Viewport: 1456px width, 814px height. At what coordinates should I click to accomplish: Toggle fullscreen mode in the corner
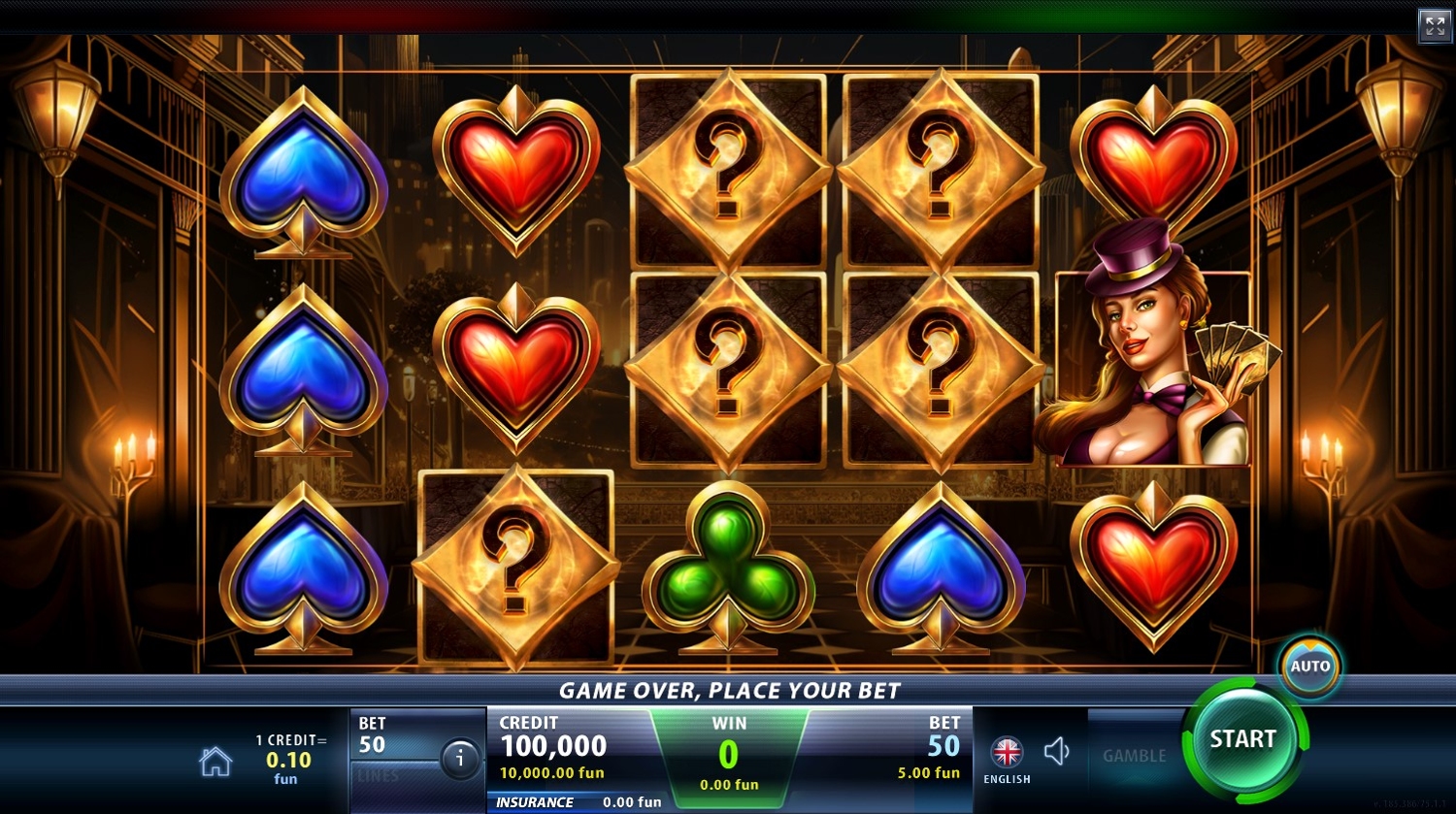pos(1435,26)
